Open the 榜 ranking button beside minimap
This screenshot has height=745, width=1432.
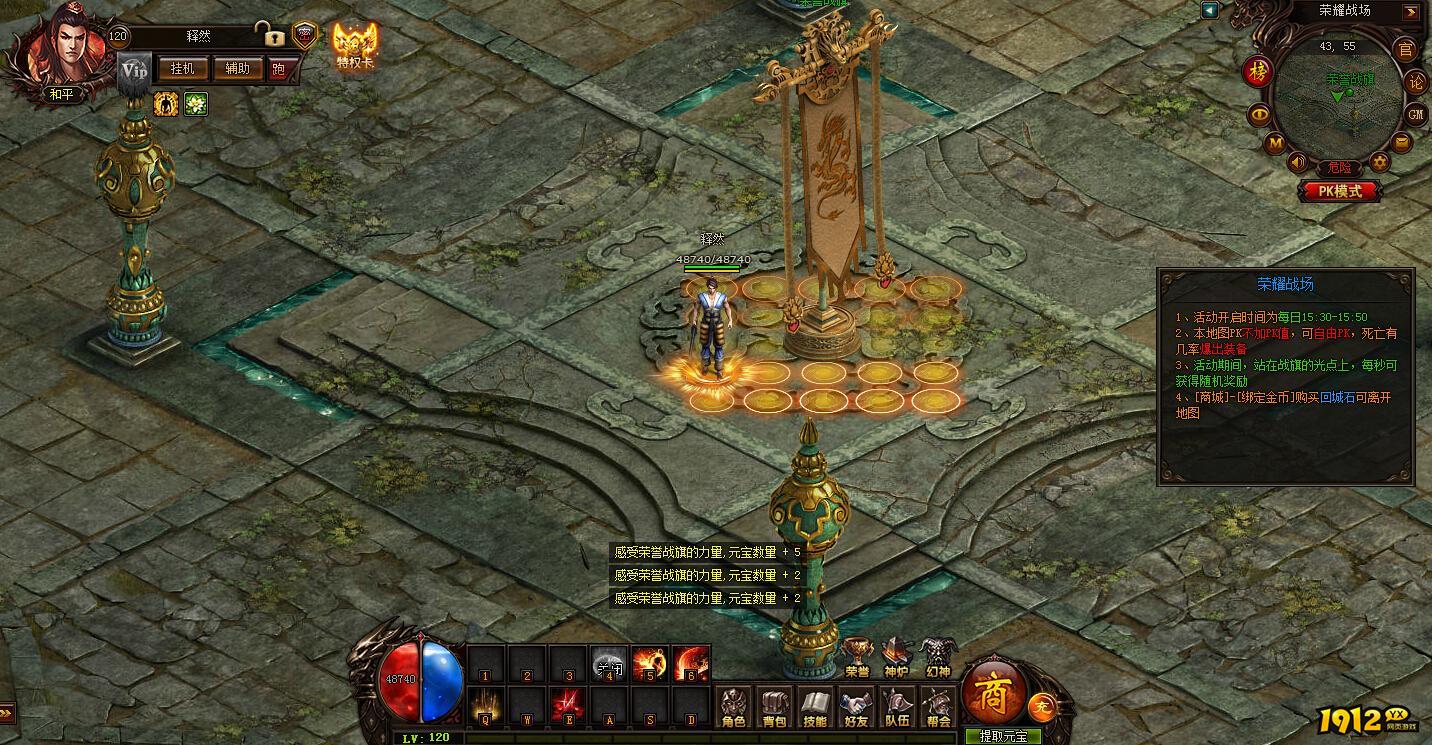pyautogui.click(x=1258, y=72)
